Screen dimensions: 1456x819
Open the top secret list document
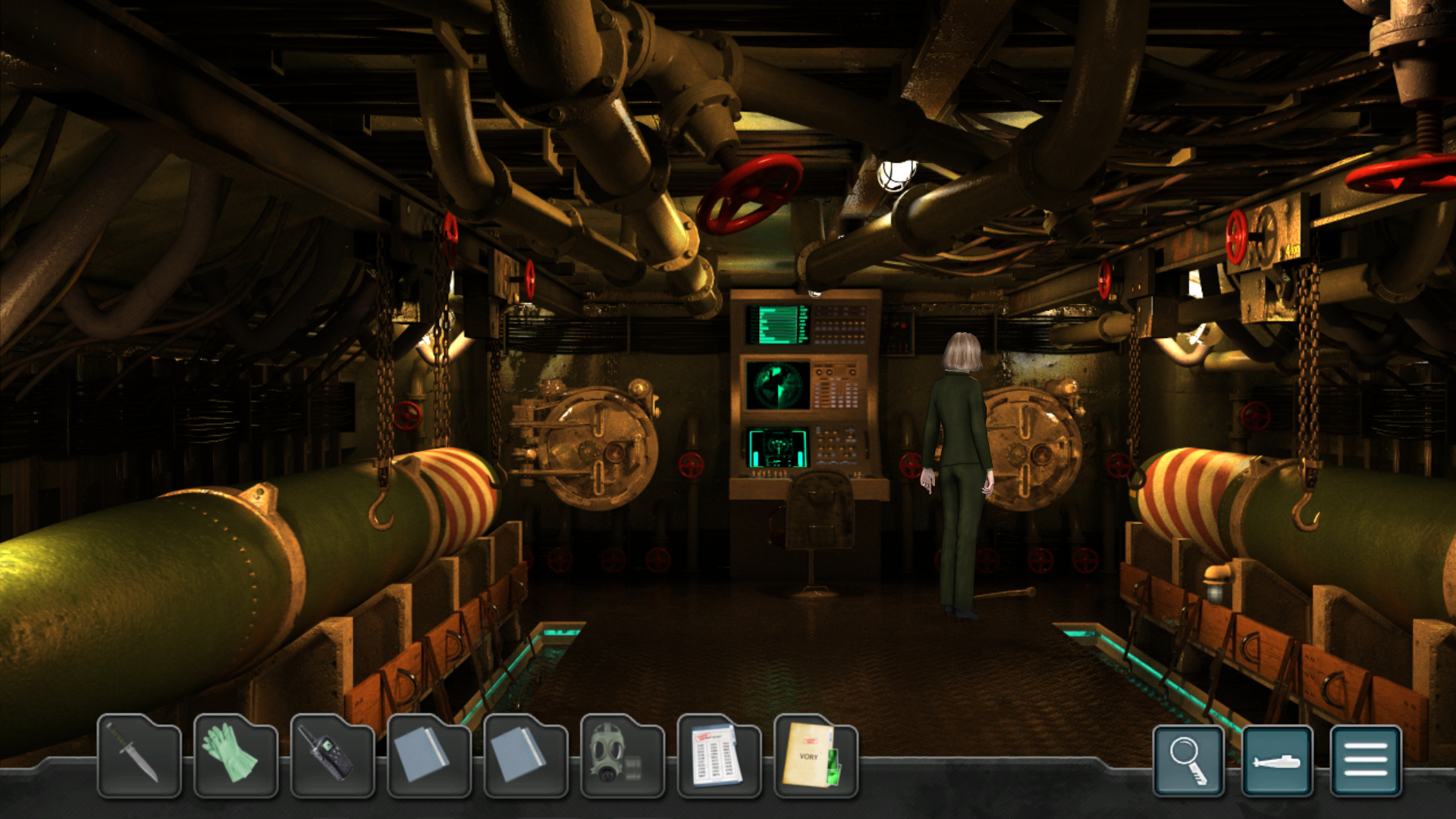coord(718,757)
